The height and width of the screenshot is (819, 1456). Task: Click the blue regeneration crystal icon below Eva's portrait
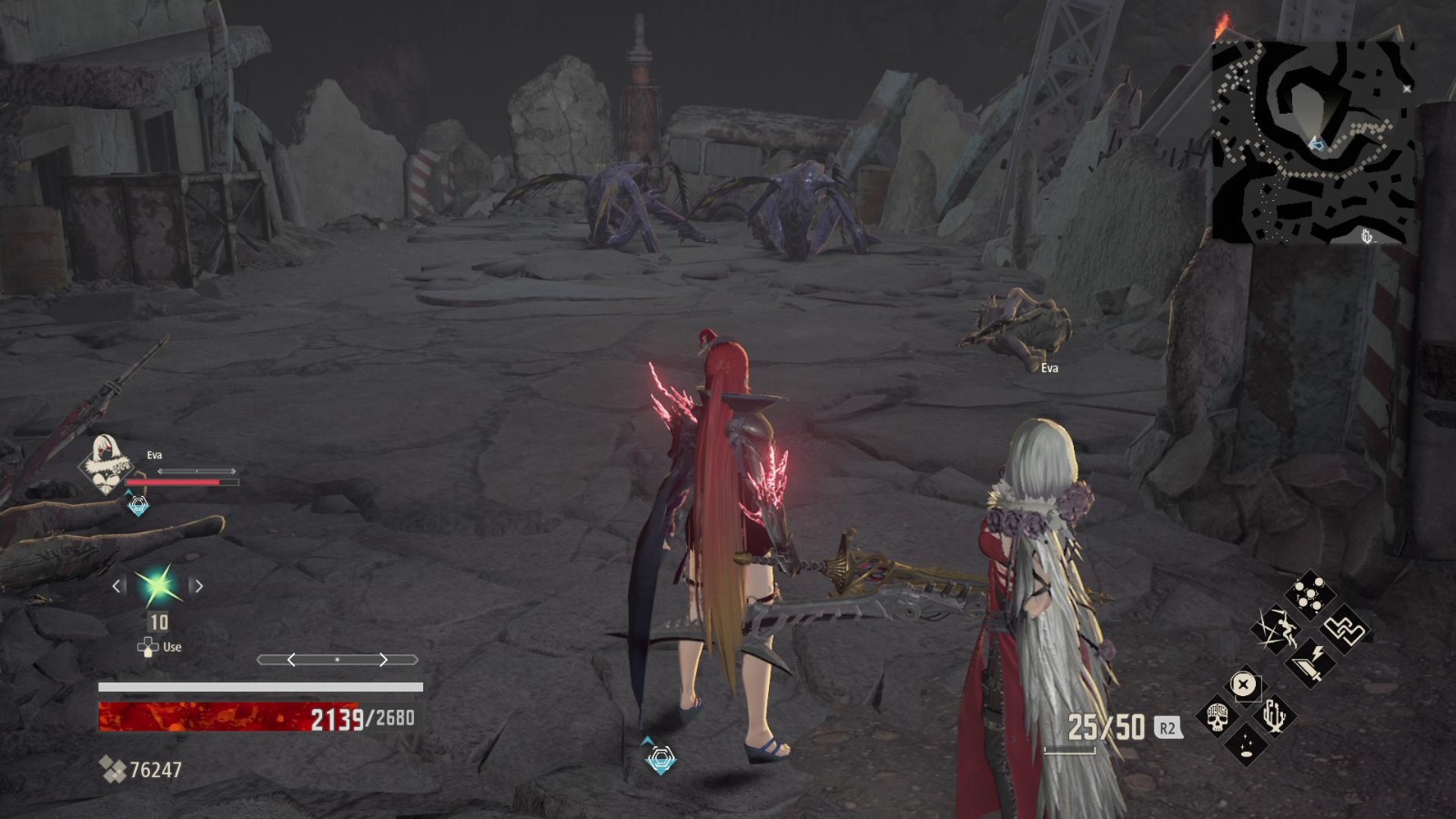[x=137, y=504]
